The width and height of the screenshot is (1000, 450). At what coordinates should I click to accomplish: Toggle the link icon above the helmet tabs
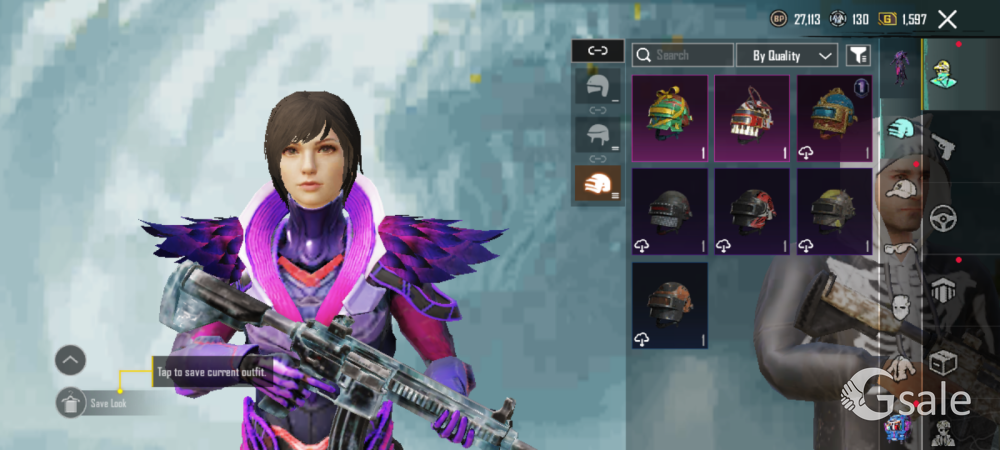click(597, 50)
